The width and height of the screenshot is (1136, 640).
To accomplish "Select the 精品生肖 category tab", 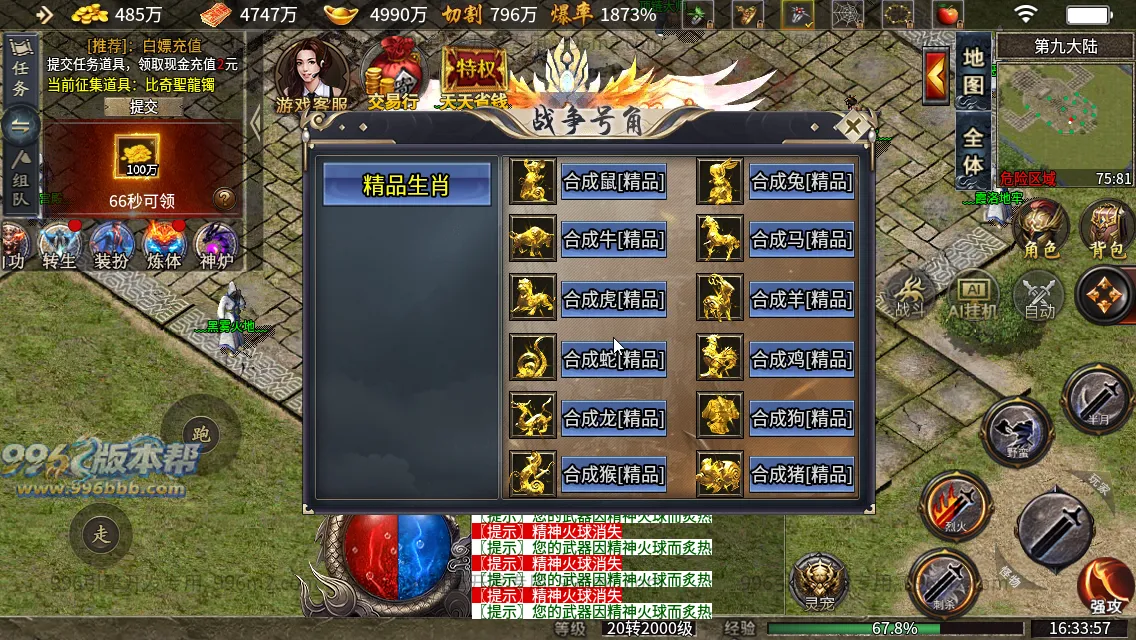I will click(x=406, y=185).
